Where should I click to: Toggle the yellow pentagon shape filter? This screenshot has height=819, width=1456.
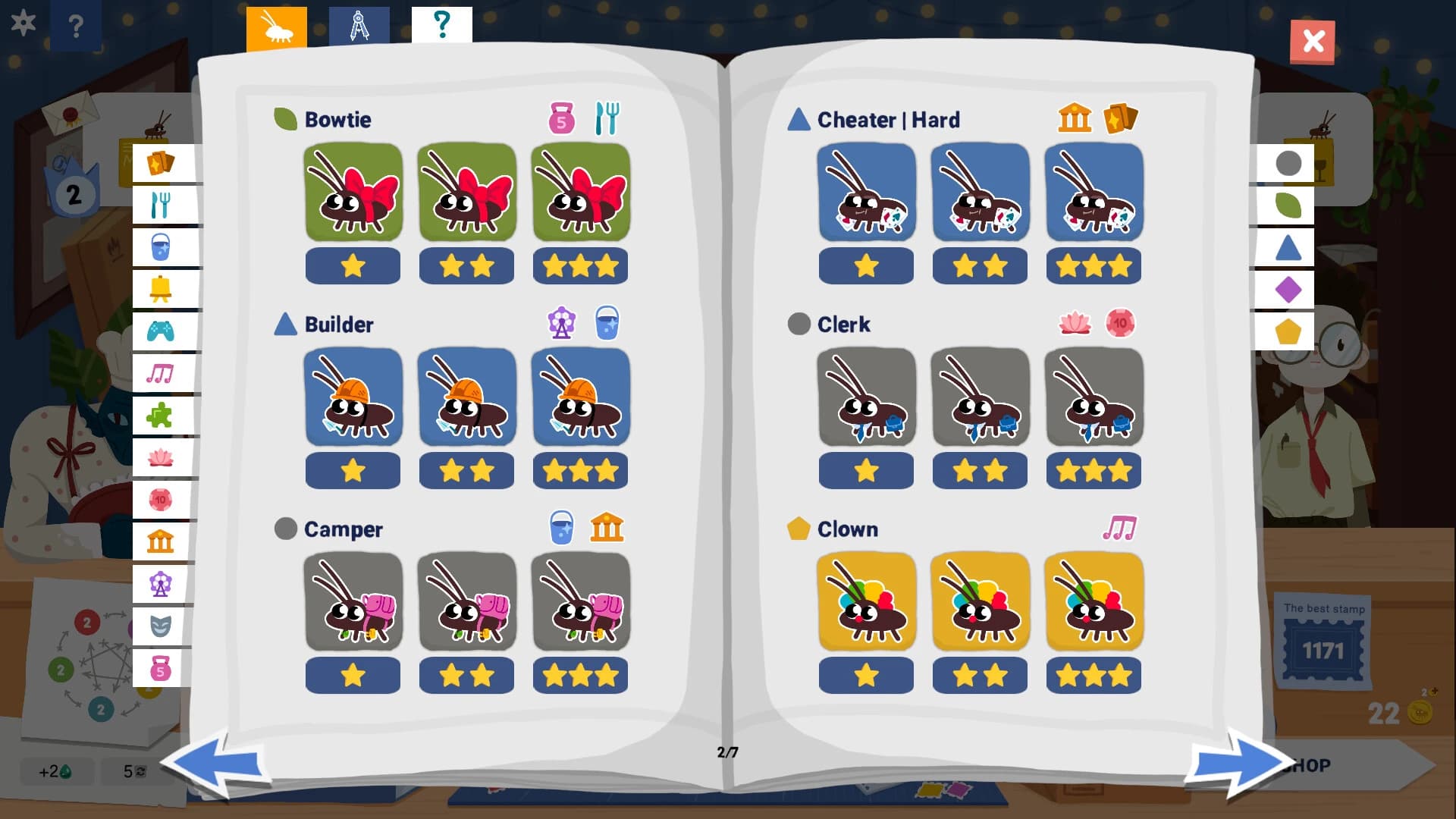pyautogui.click(x=1288, y=330)
